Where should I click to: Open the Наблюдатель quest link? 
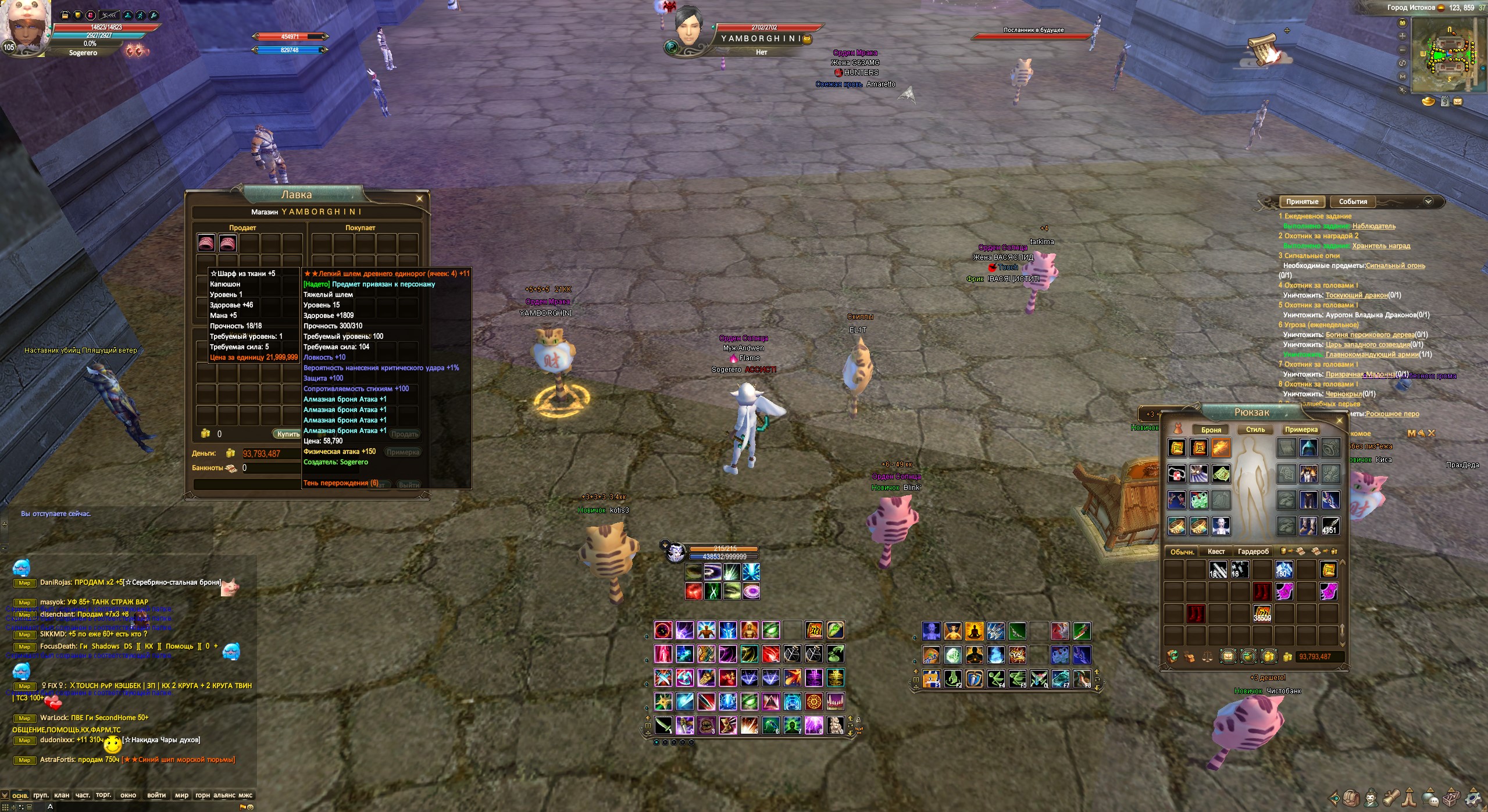(x=1373, y=226)
